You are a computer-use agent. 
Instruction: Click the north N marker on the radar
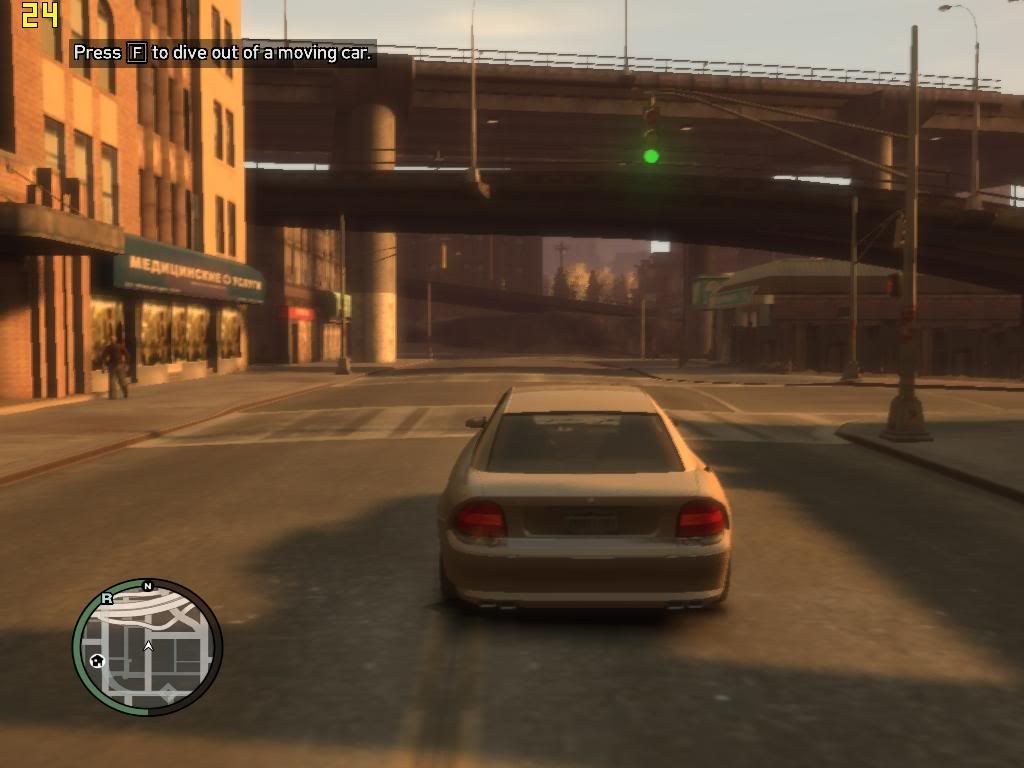(148, 586)
